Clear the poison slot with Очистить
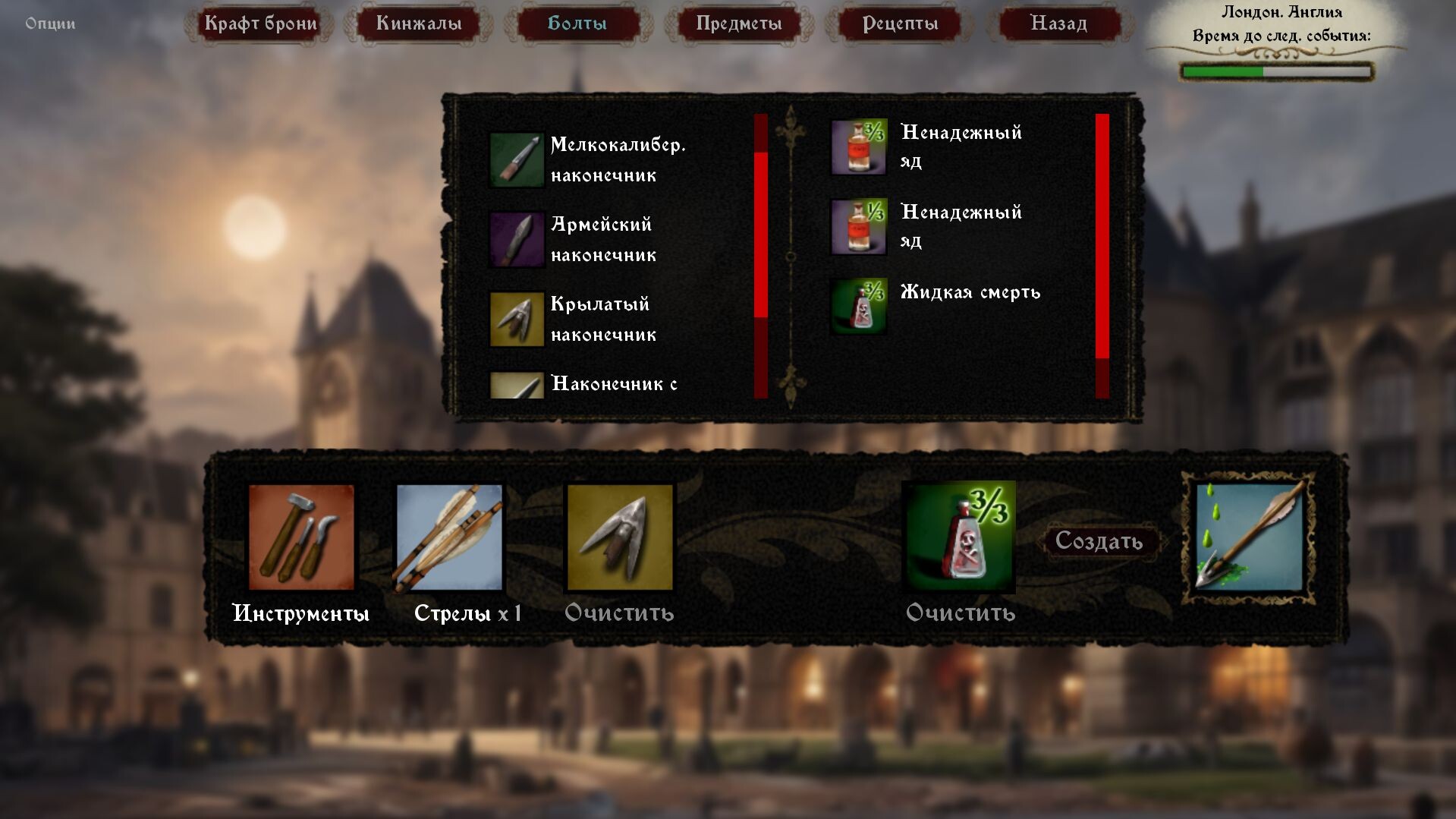This screenshot has height=819, width=1456. pyautogui.click(x=961, y=613)
